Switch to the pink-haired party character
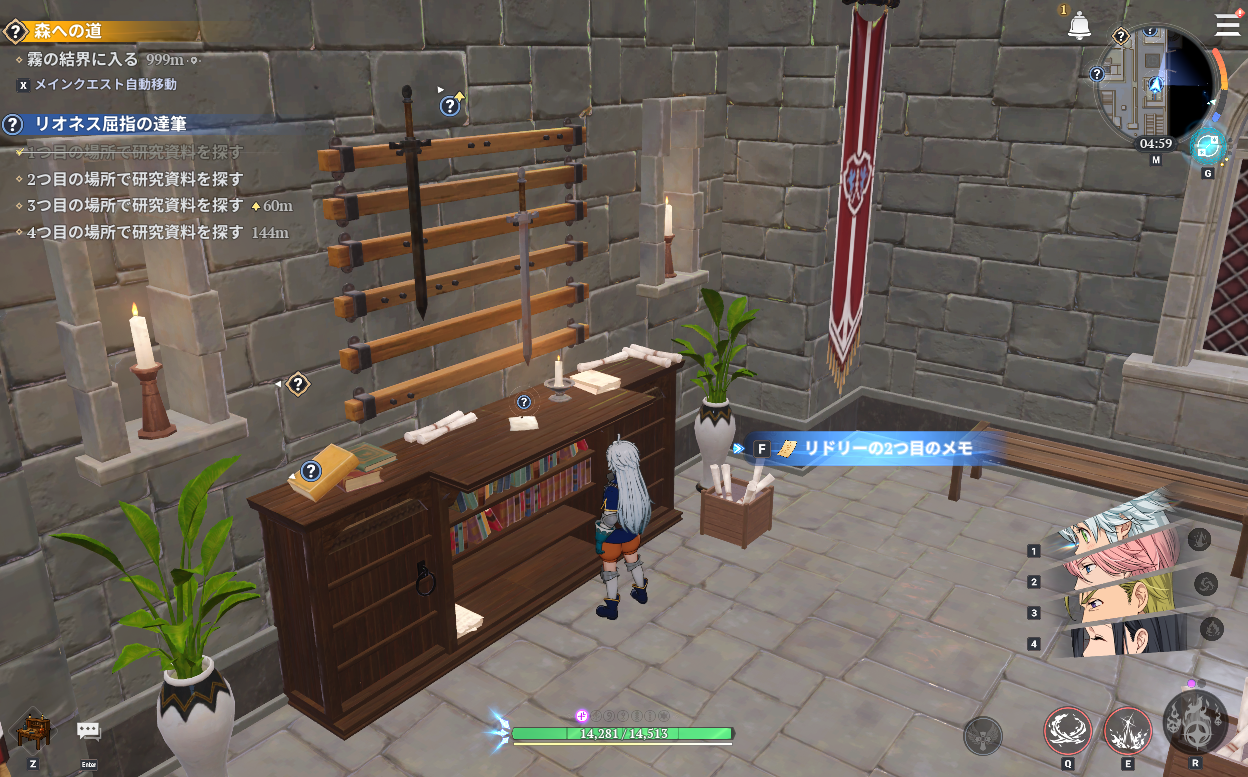This screenshot has height=777, width=1248. click(x=1110, y=570)
